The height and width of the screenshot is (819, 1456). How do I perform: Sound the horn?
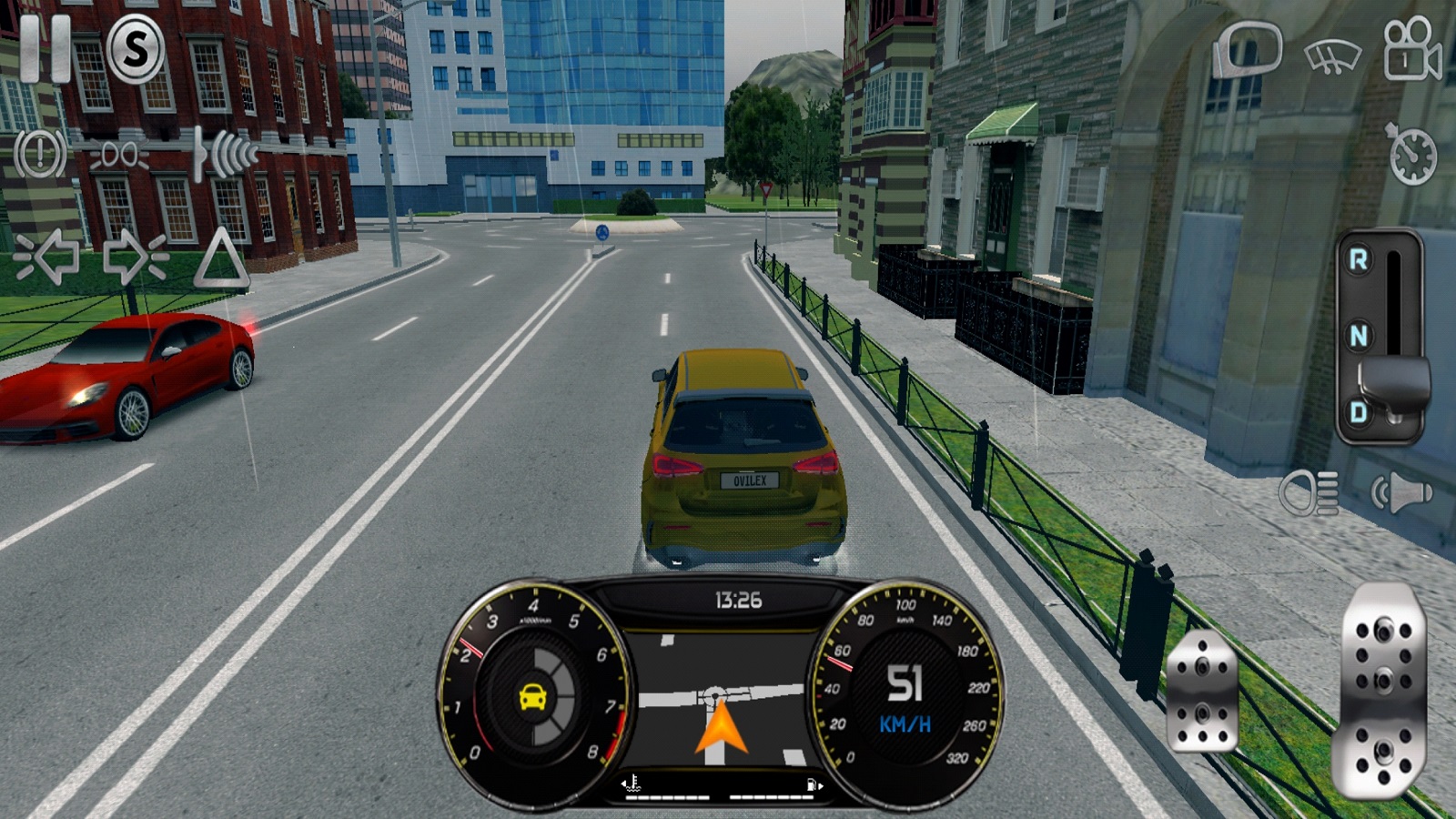pyautogui.click(x=1401, y=494)
